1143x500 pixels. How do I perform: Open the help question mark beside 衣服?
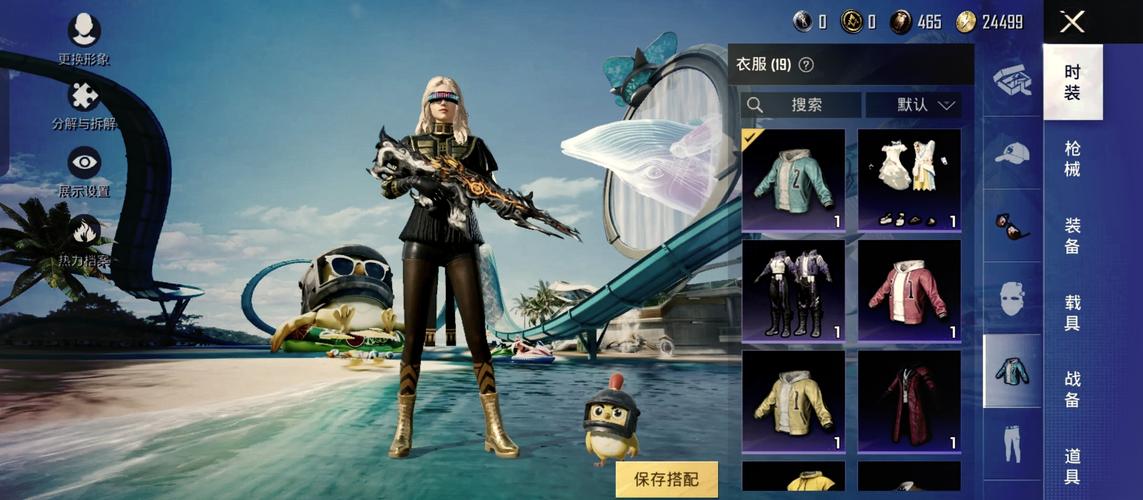[806, 65]
